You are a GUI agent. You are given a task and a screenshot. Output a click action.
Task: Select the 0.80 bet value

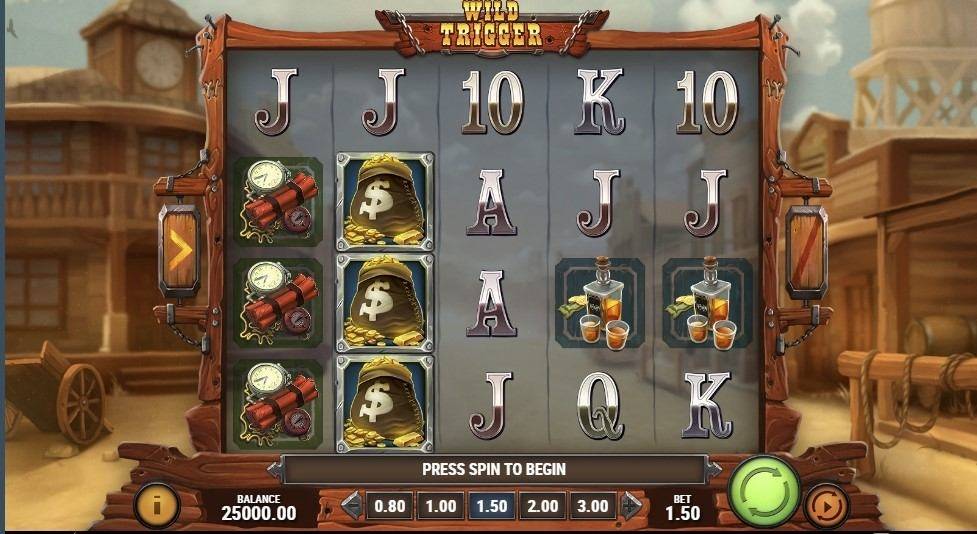tap(389, 506)
